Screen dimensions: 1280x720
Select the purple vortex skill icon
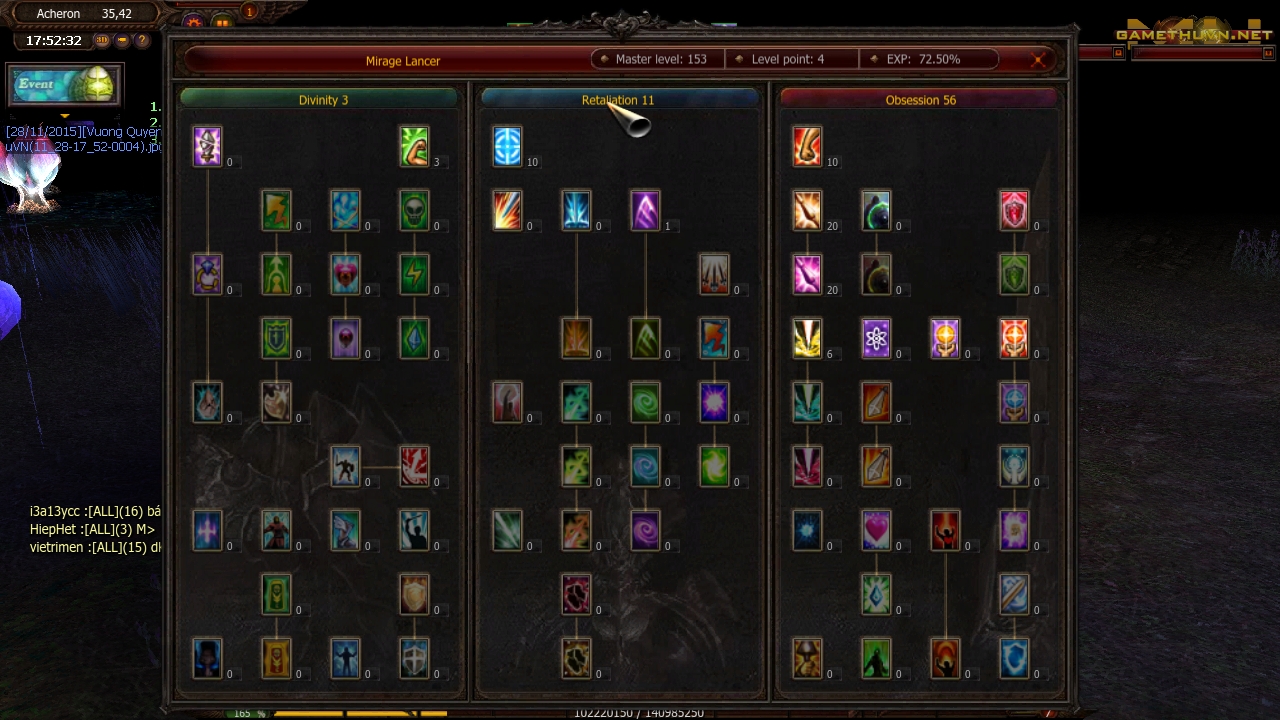[645, 530]
